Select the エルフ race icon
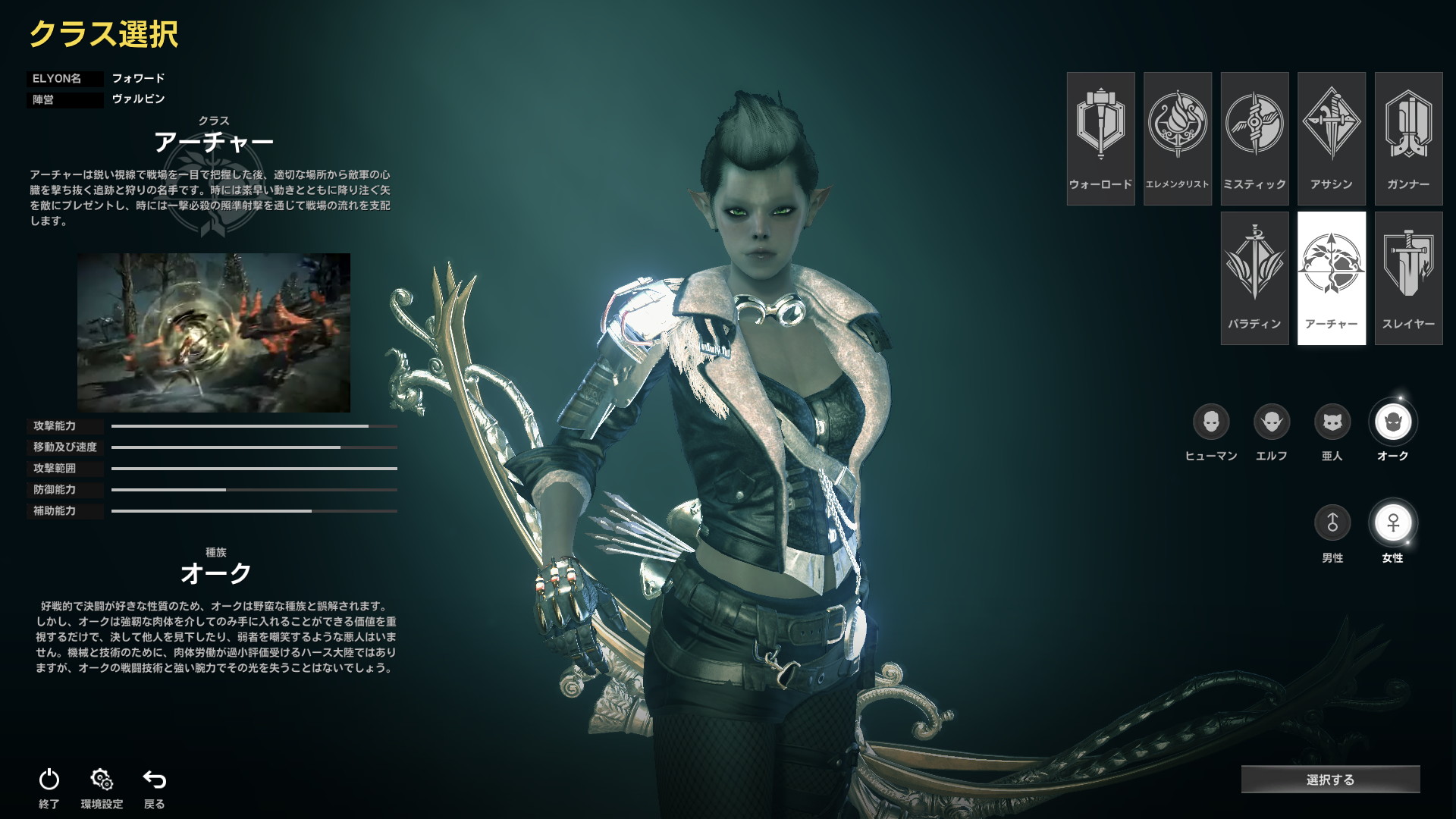The width and height of the screenshot is (1456, 819). [x=1272, y=422]
